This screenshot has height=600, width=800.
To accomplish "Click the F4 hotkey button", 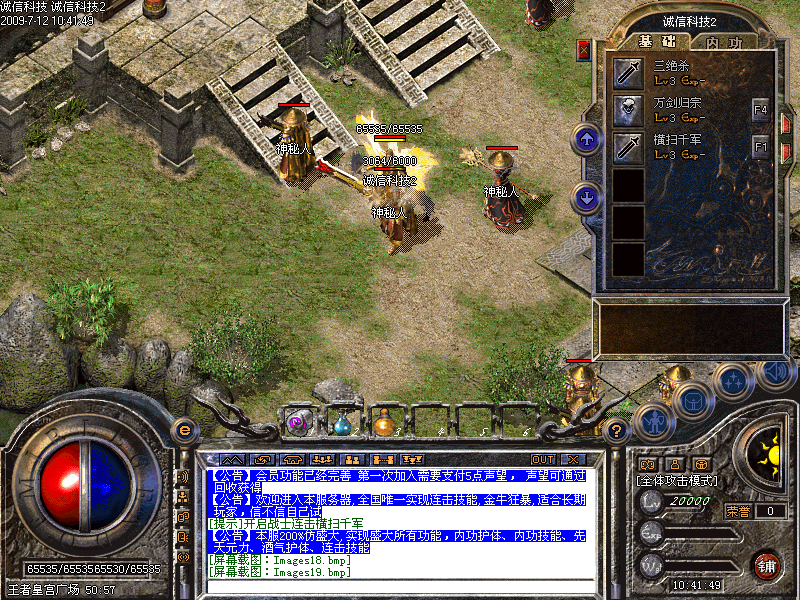I will (760, 108).
